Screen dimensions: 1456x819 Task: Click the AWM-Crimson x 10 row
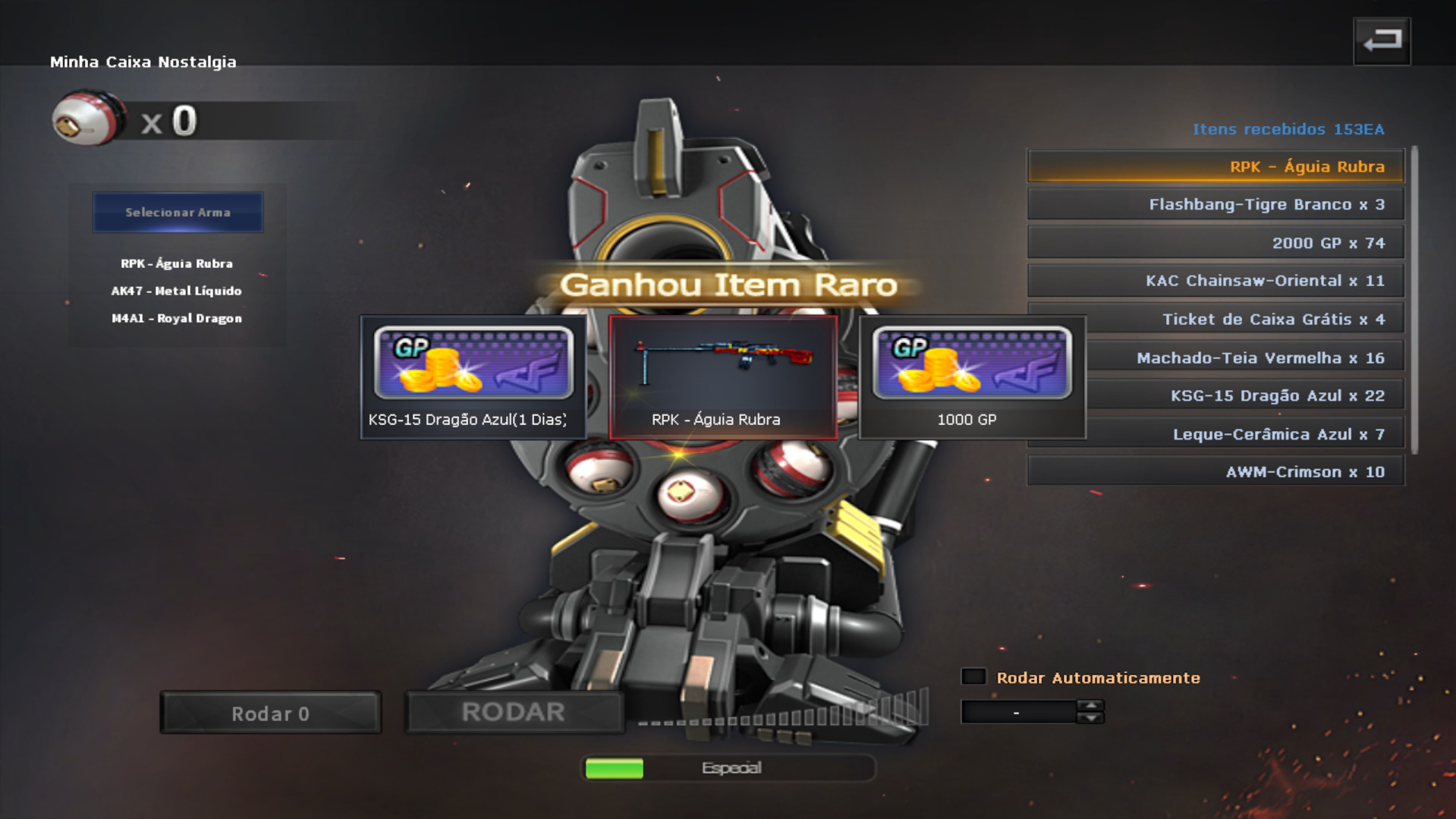(x=1215, y=472)
